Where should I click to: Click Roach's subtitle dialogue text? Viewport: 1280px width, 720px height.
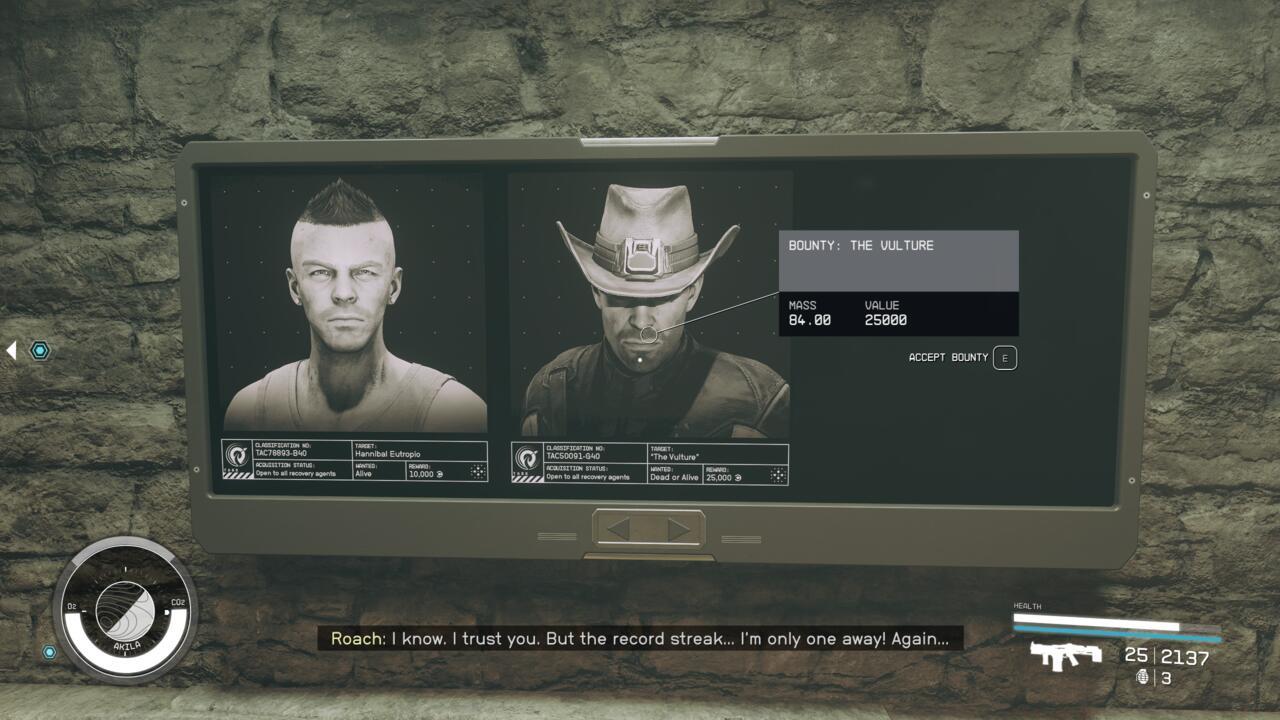point(645,639)
